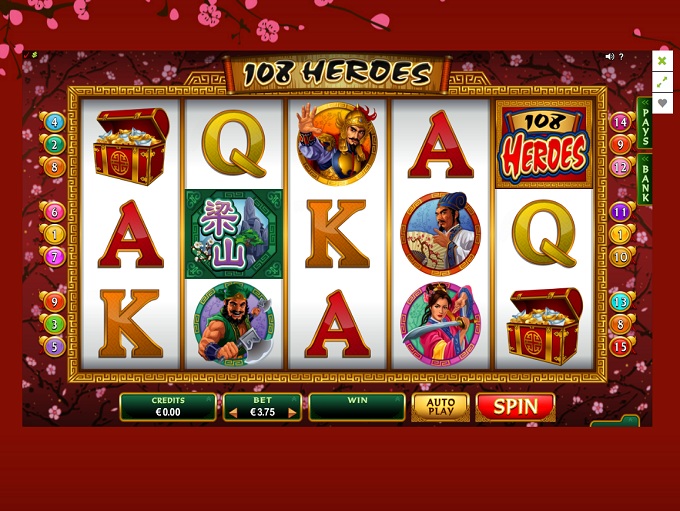
Task: Activate payline number 5
Action: coord(54,346)
